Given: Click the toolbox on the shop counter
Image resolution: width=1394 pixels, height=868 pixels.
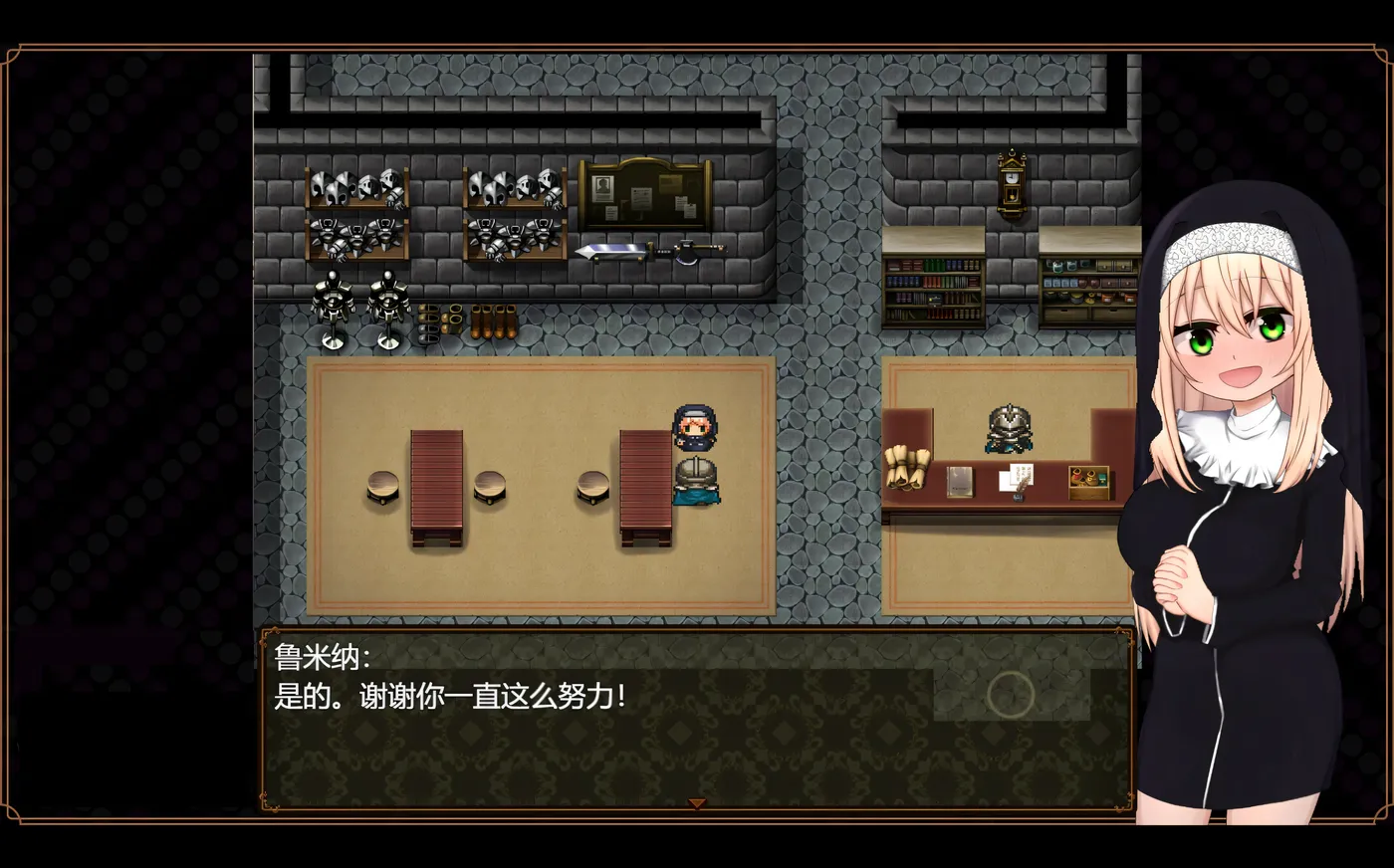Looking at the screenshot, I should [1089, 481].
